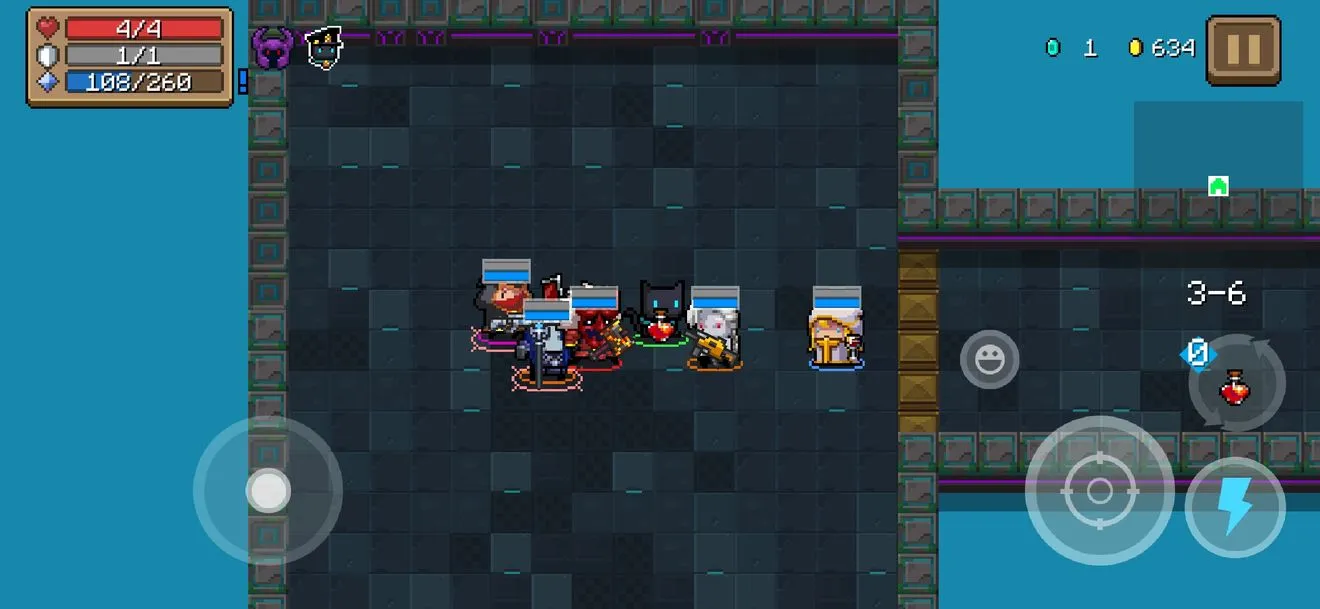Open the smiley emote menu

click(x=989, y=360)
